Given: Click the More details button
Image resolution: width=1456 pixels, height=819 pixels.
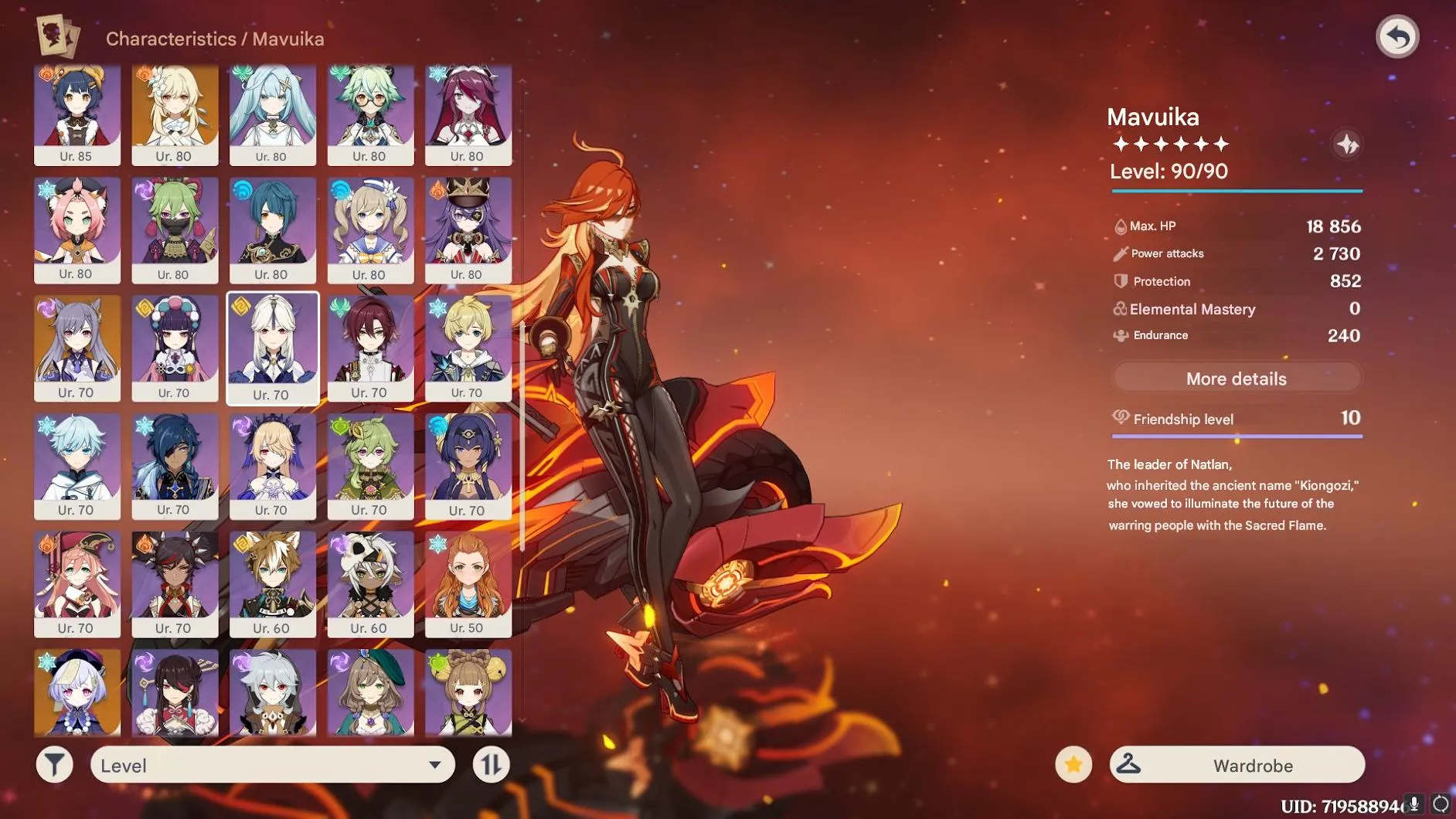Looking at the screenshot, I should click(x=1236, y=378).
